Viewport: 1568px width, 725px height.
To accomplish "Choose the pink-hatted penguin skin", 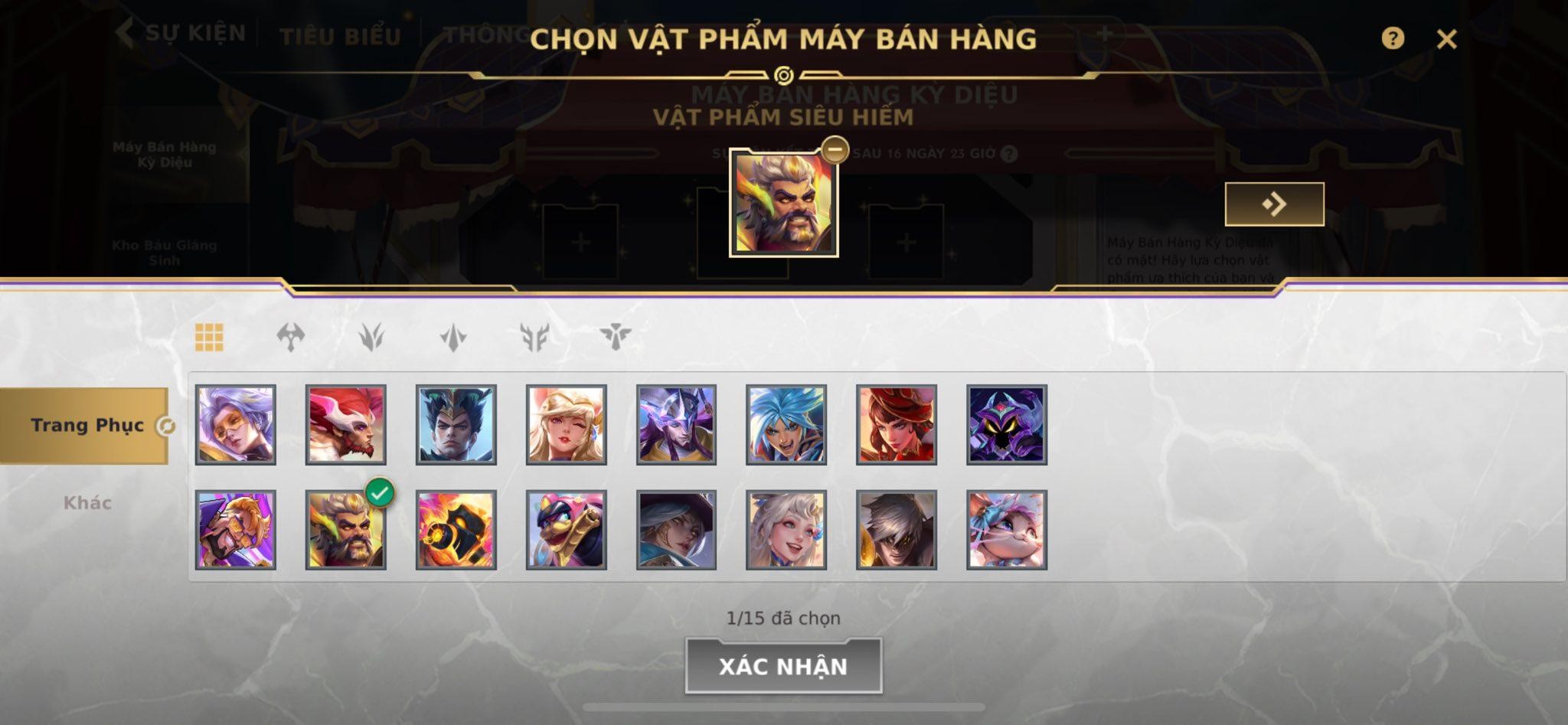I will 566,530.
